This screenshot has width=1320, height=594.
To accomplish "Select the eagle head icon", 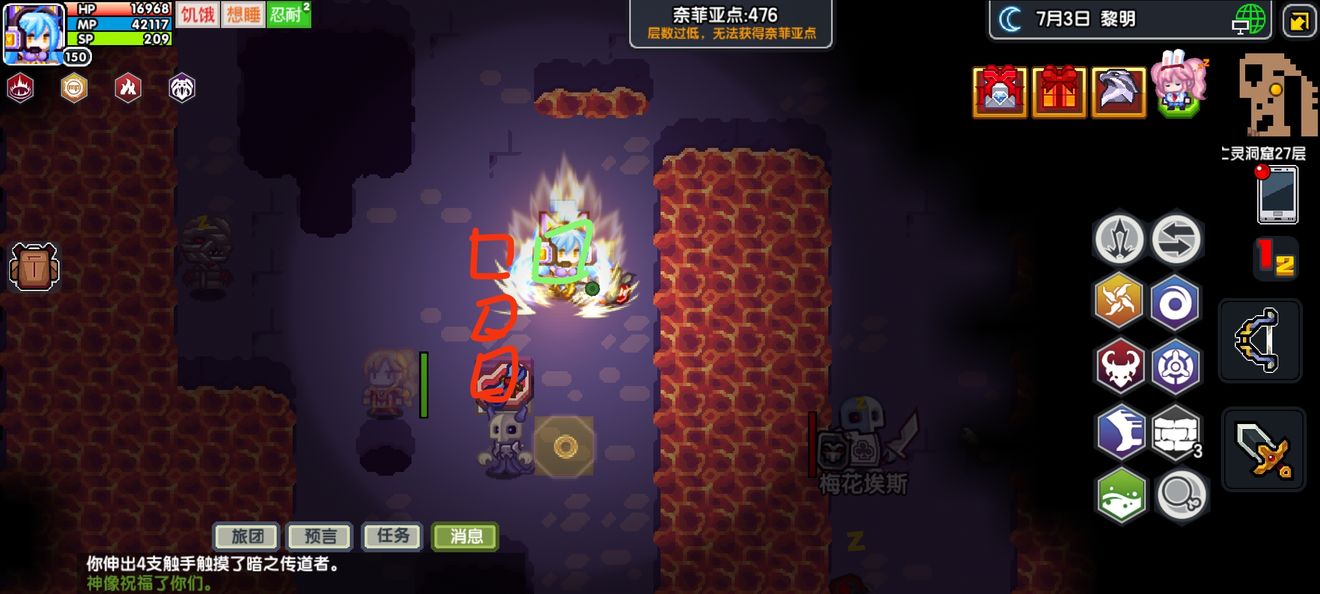I will (x=1118, y=92).
